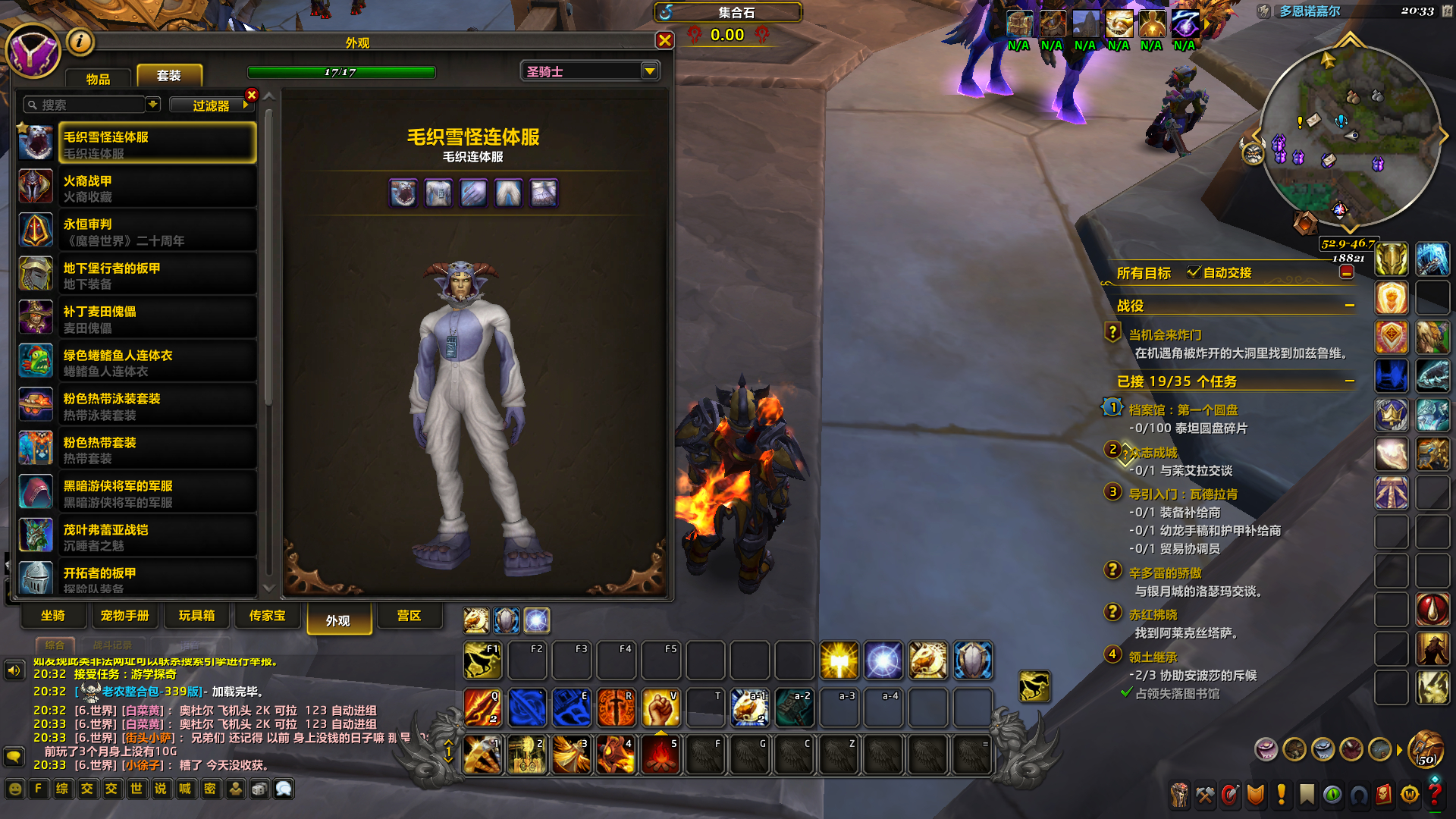Image resolution: width=1456 pixels, height=819 pixels.
Task: Open the 玩具箱 toy box tab
Action: [x=197, y=616]
